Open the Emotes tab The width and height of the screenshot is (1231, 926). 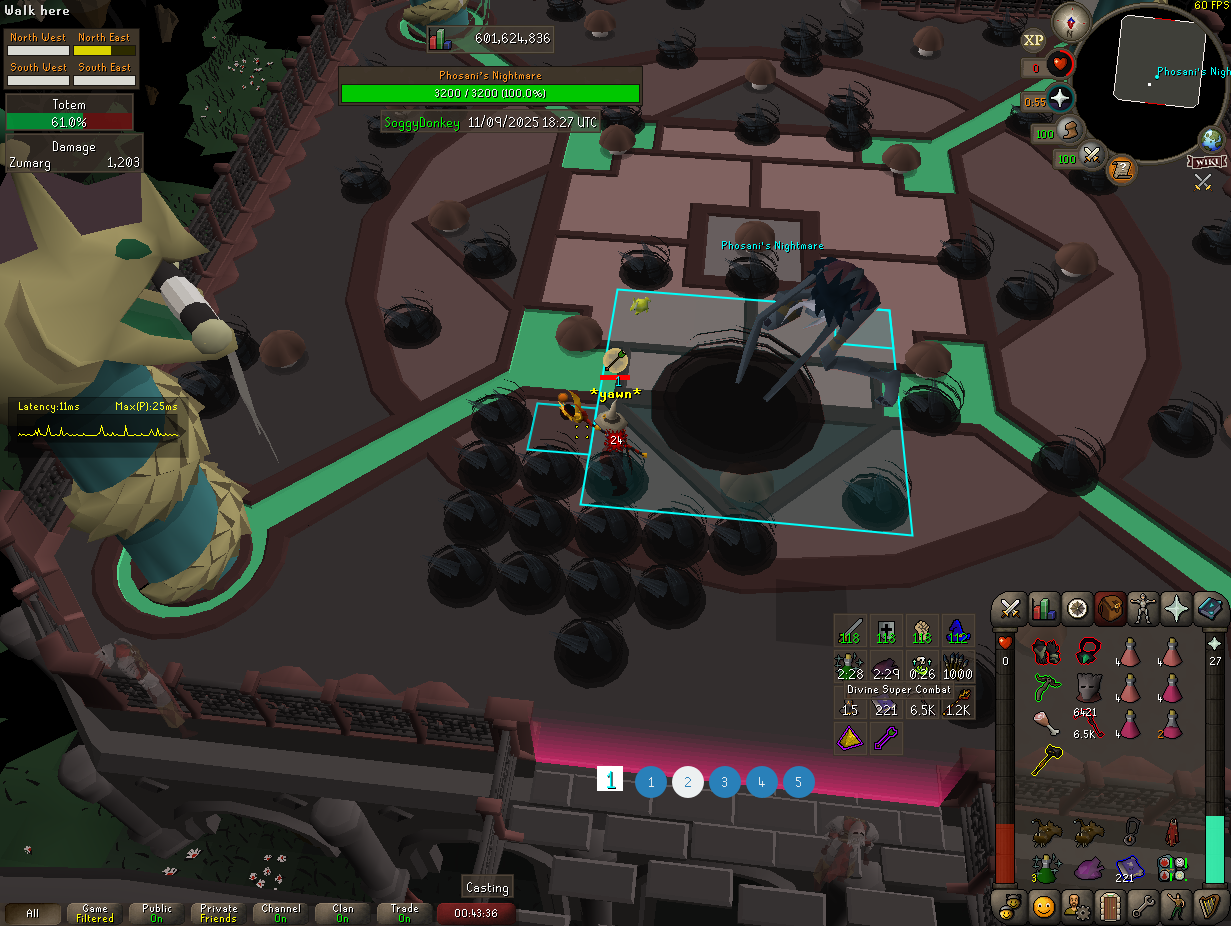[1176, 907]
